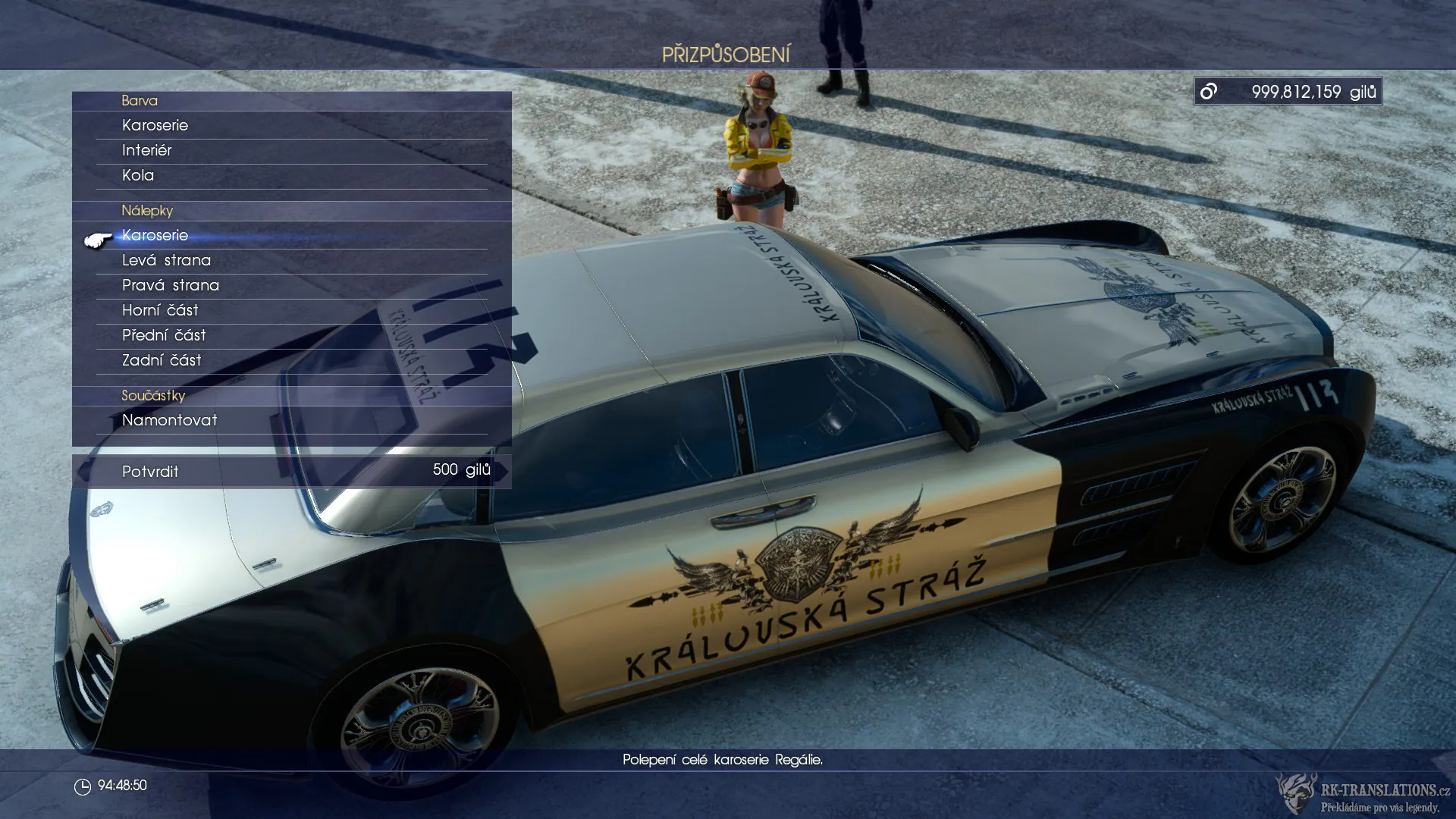This screenshot has height=819, width=1456.
Task: Click the playtime clock icon
Action: click(x=83, y=785)
